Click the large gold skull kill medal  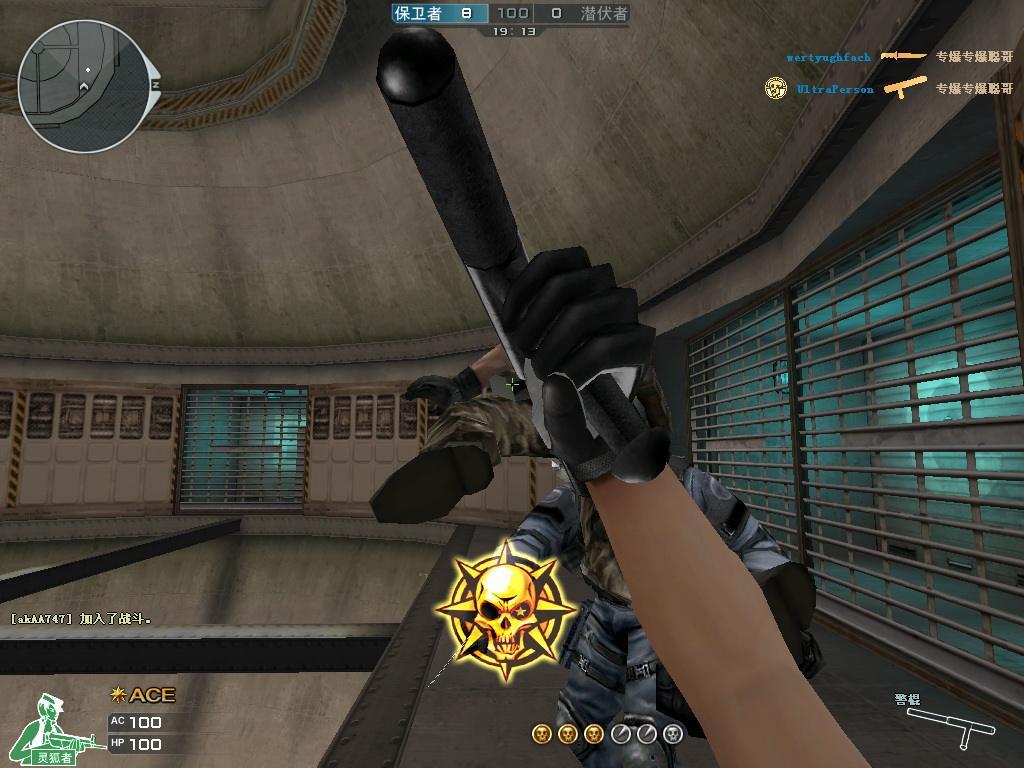[505, 610]
